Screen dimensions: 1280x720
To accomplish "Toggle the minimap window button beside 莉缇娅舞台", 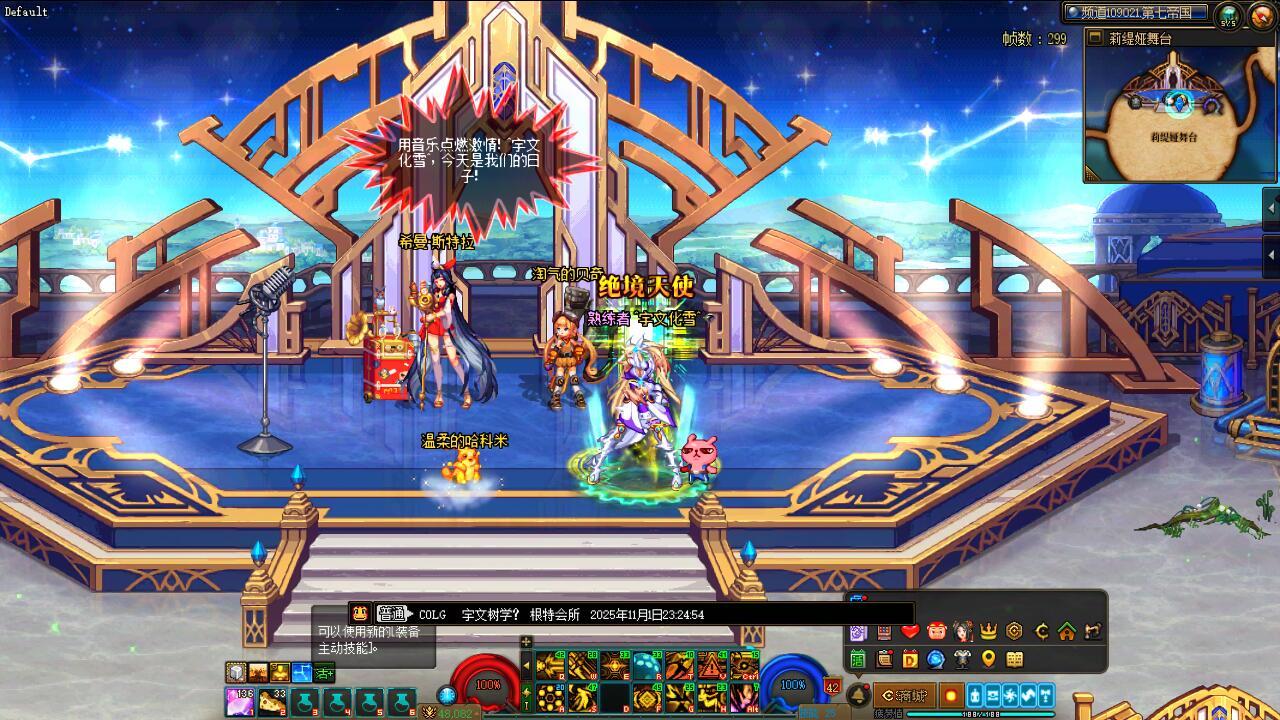I will coord(1094,39).
